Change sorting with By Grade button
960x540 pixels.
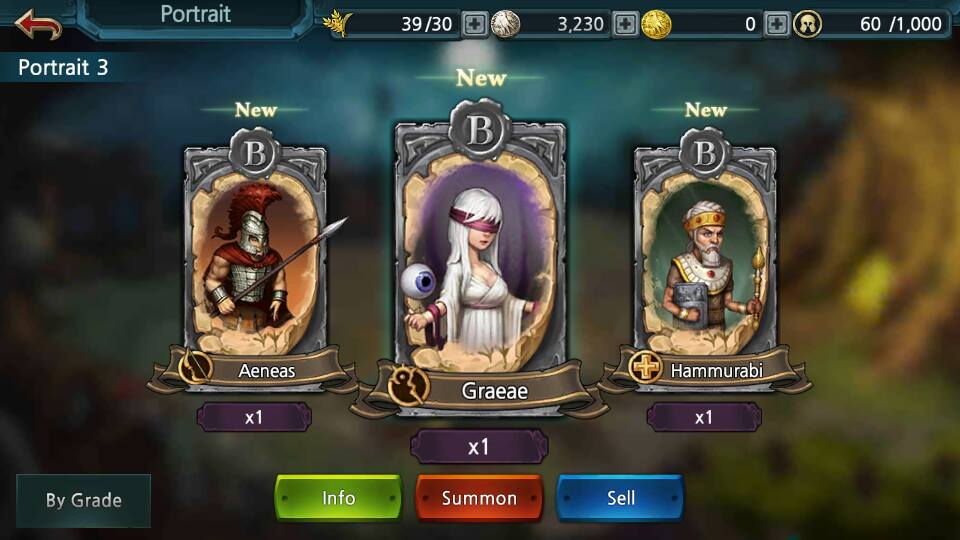(x=84, y=500)
